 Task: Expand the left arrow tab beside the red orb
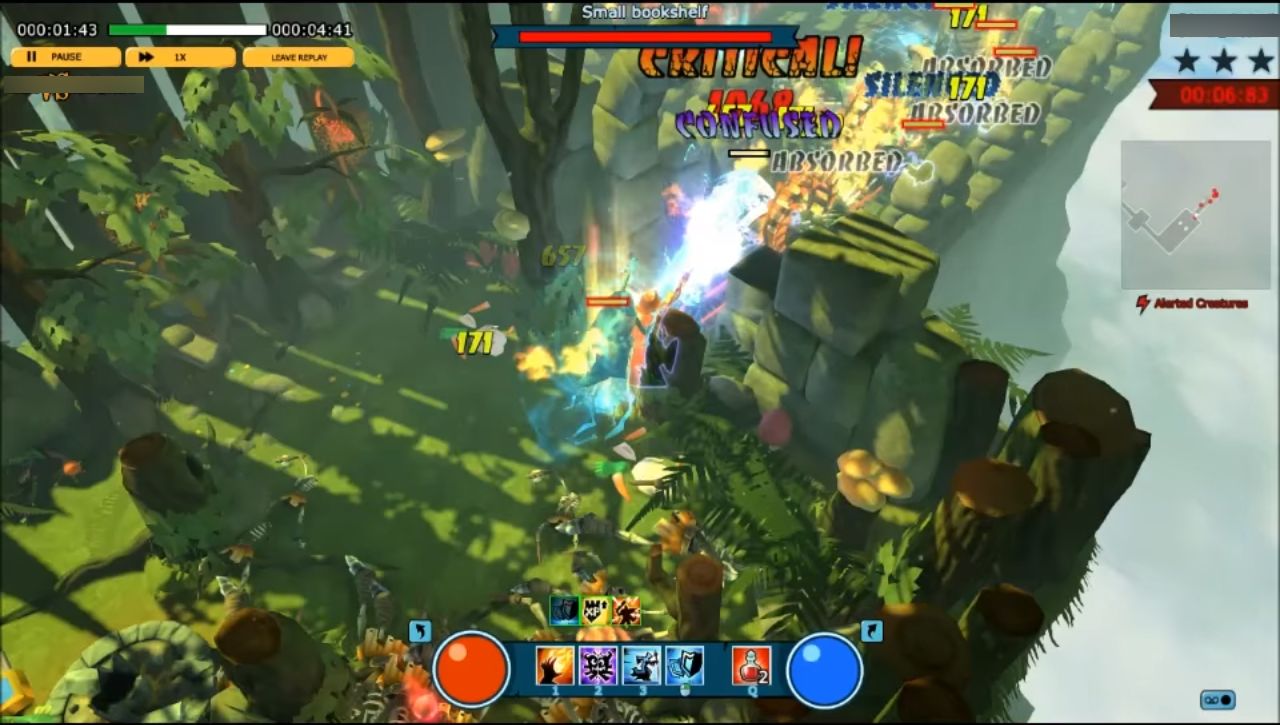tap(420, 630)
